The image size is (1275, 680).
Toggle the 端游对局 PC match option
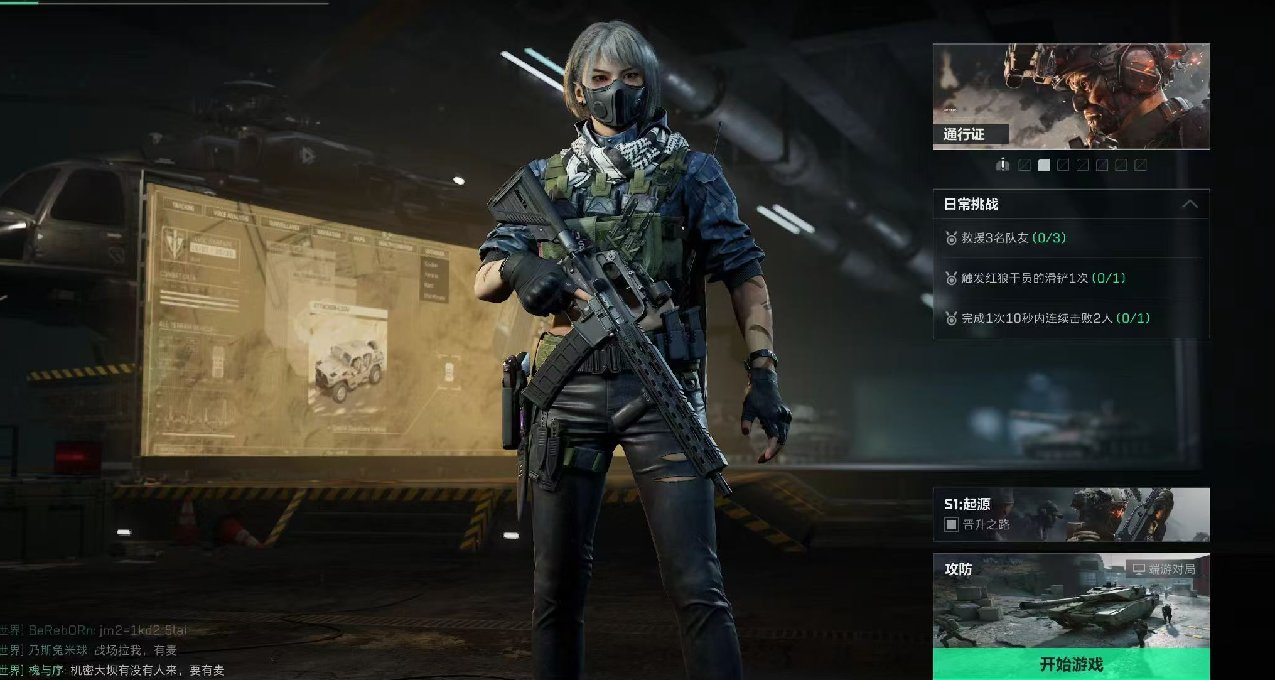[1163, 569]
